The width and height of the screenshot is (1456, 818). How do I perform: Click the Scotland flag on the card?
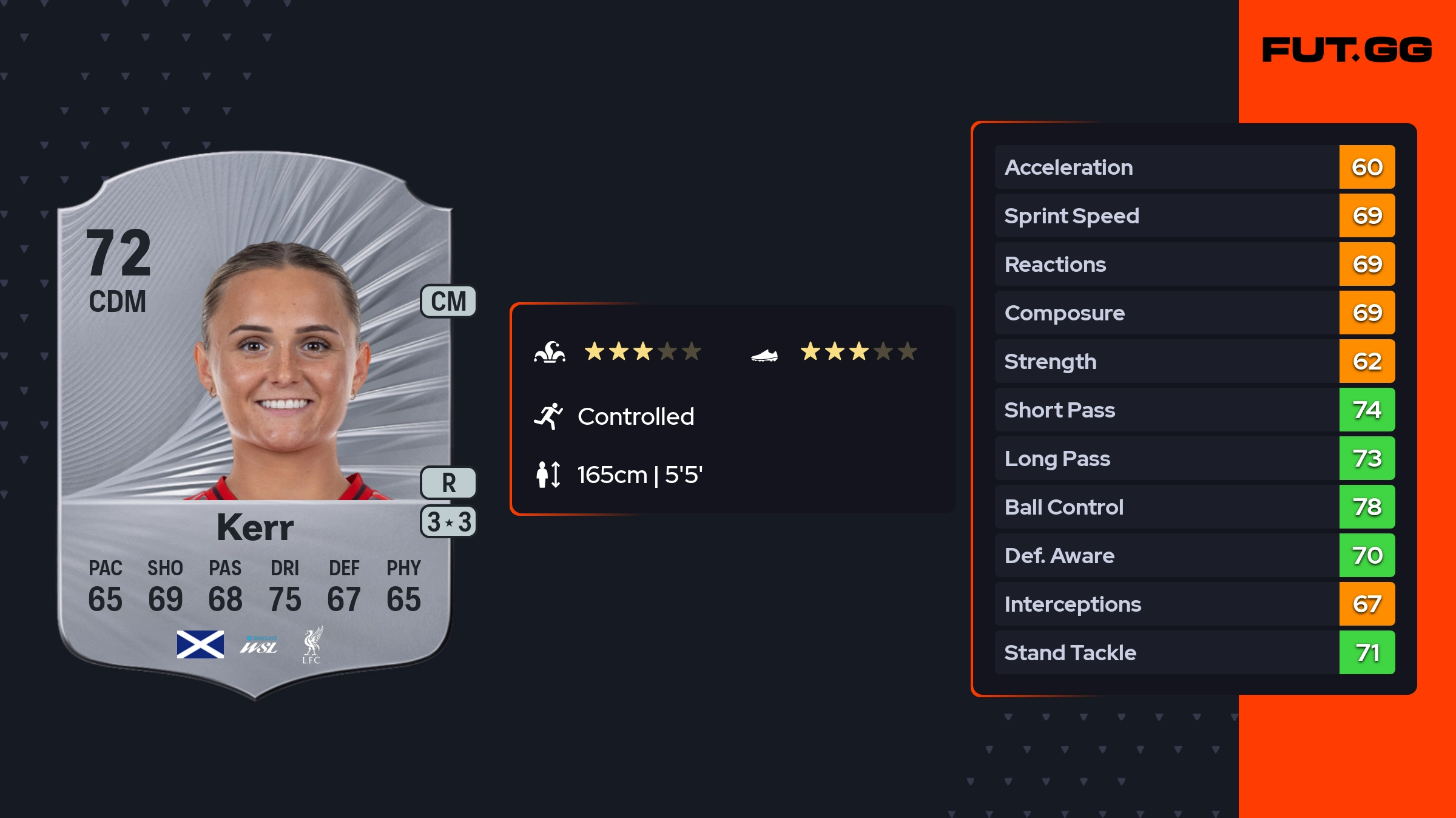(200, 644)
